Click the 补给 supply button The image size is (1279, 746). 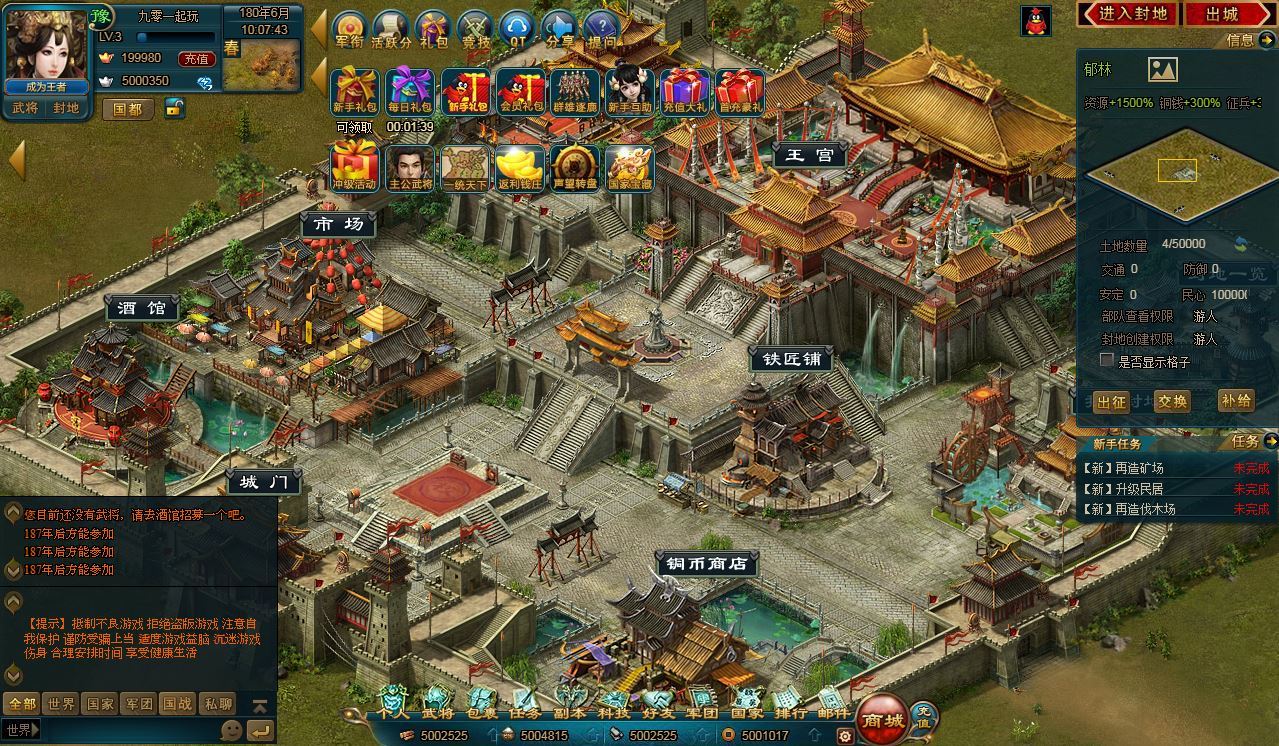click(1236, 401)
